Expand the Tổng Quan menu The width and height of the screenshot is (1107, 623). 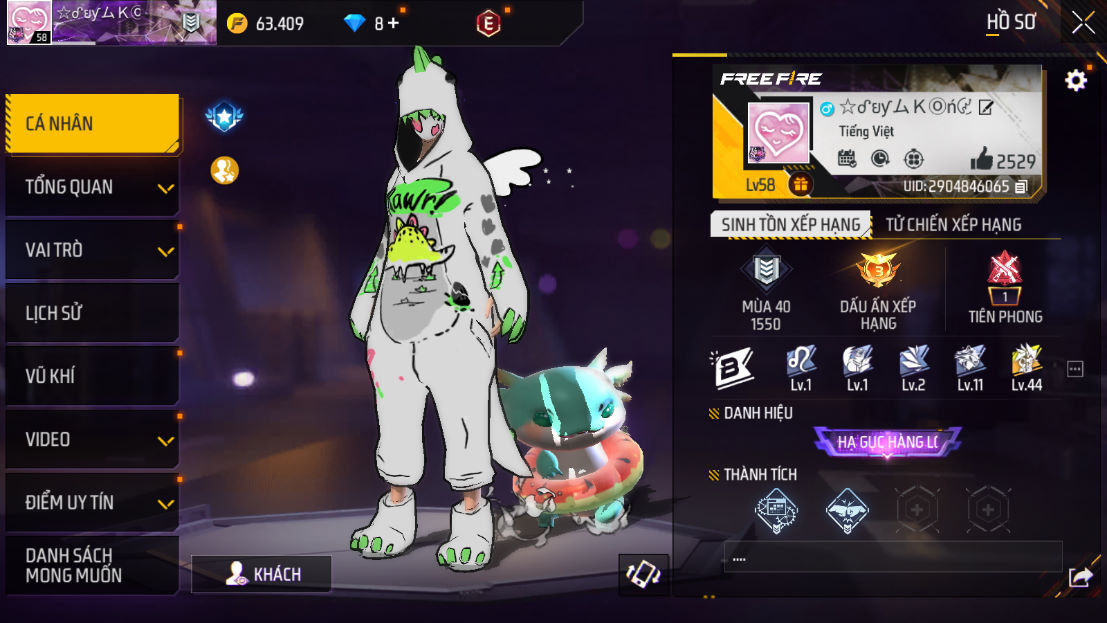click(92, 187)
